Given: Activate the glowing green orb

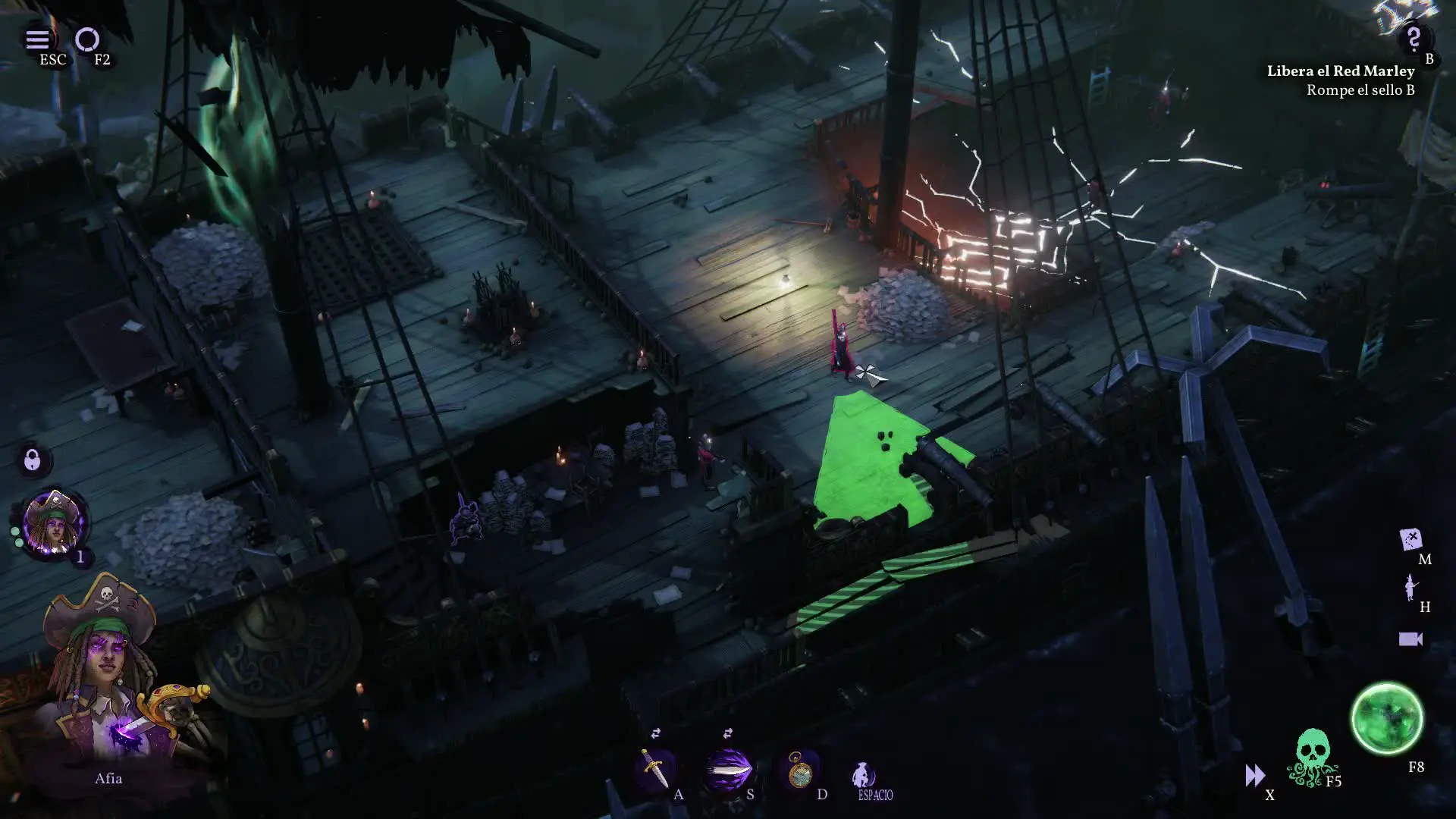Looking at the screenshot, I should [x=1387, y=718].
